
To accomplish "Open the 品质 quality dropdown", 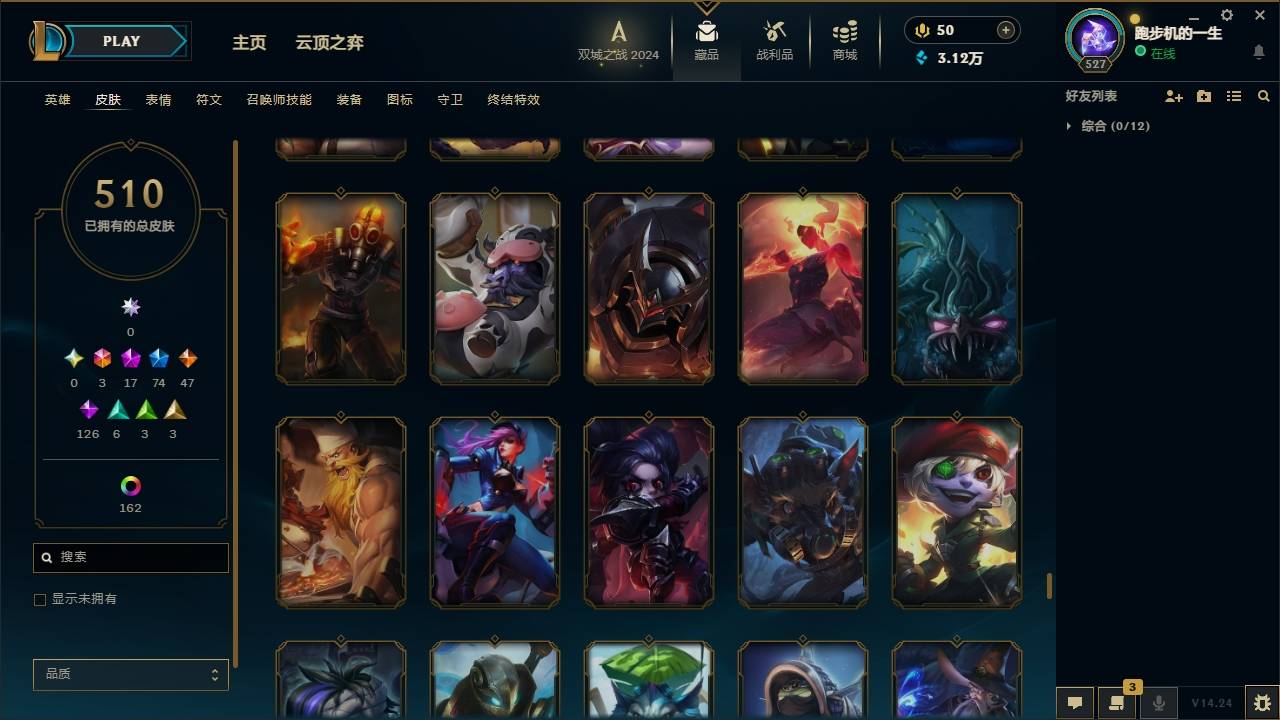I will point(130,674).
